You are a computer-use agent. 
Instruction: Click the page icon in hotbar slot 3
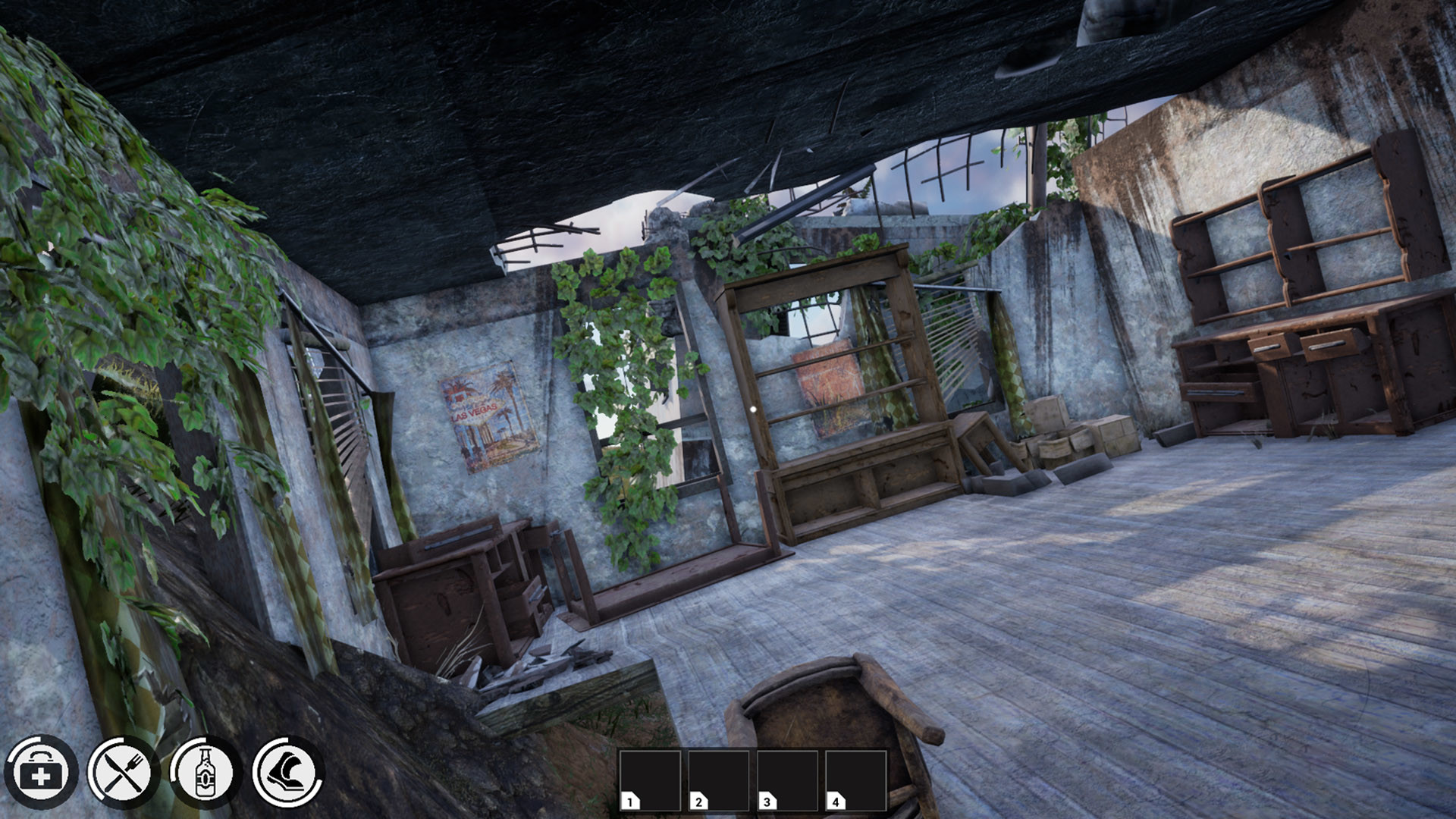click(x=768, y=800)
